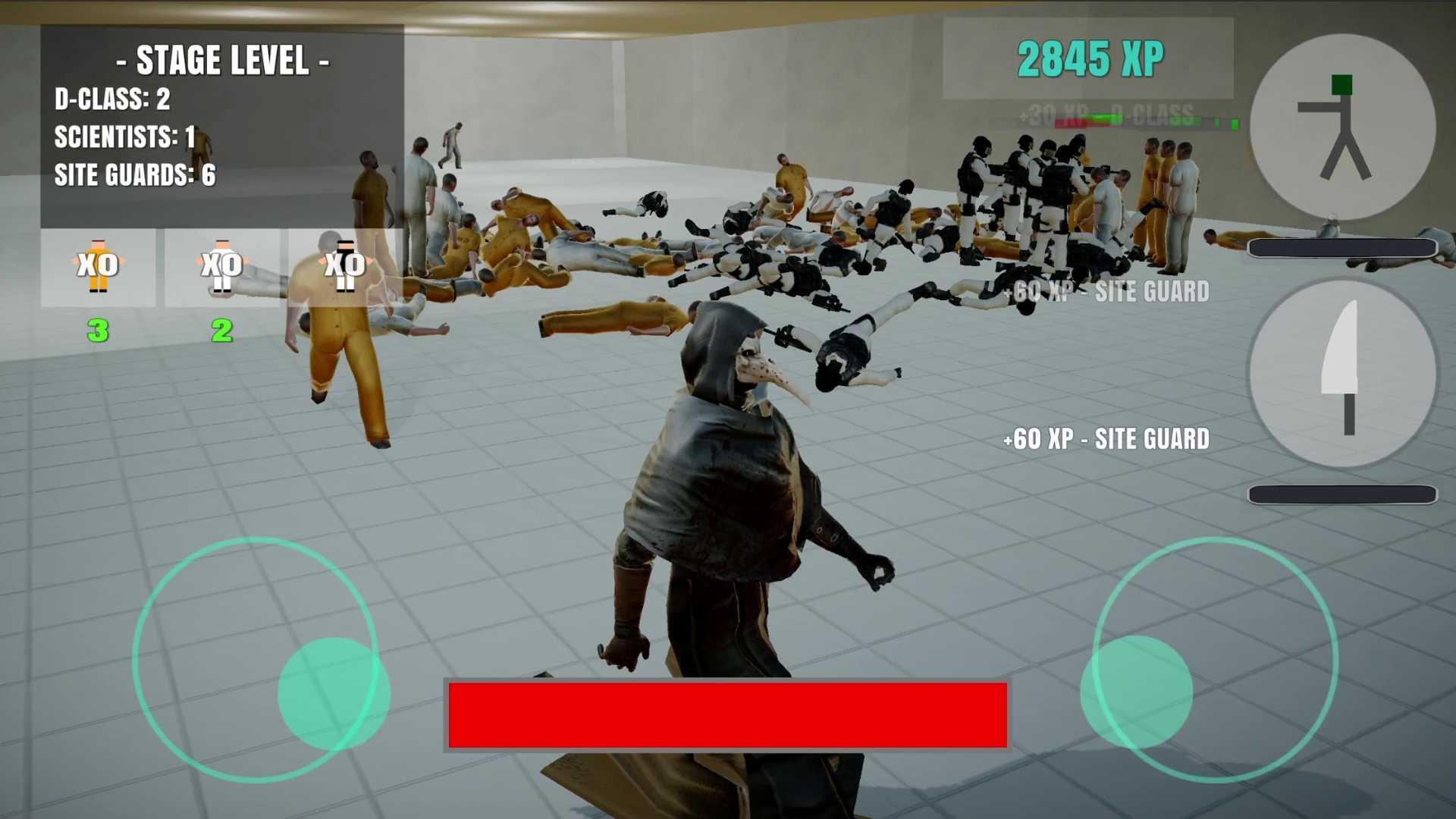This screenshot has width=1456, height=819.
Task: Select the white scientist kill icon
Action: (221, 267)
